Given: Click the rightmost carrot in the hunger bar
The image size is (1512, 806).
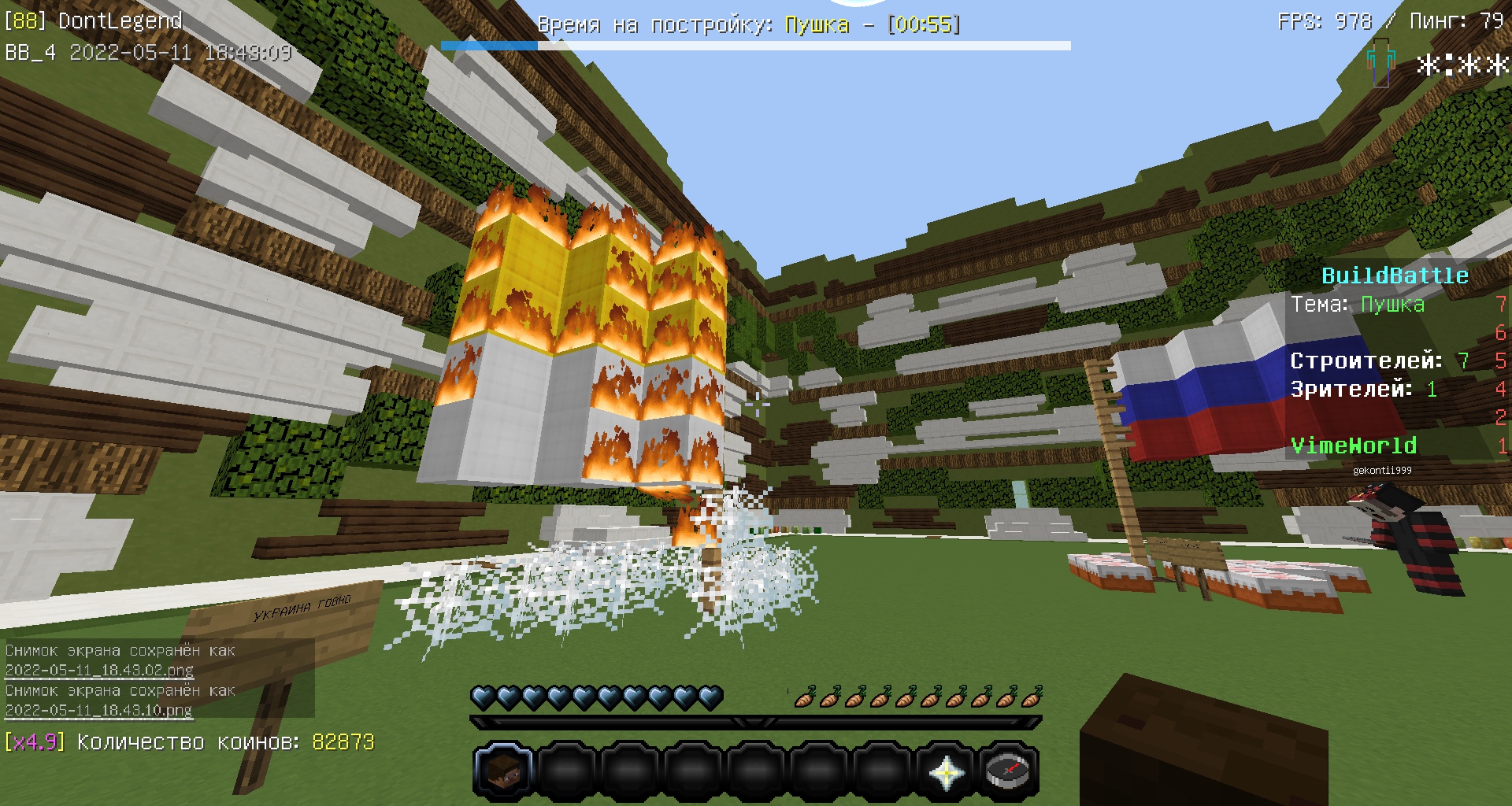Looking at the screenshot, I should (x=1032, y=694).
